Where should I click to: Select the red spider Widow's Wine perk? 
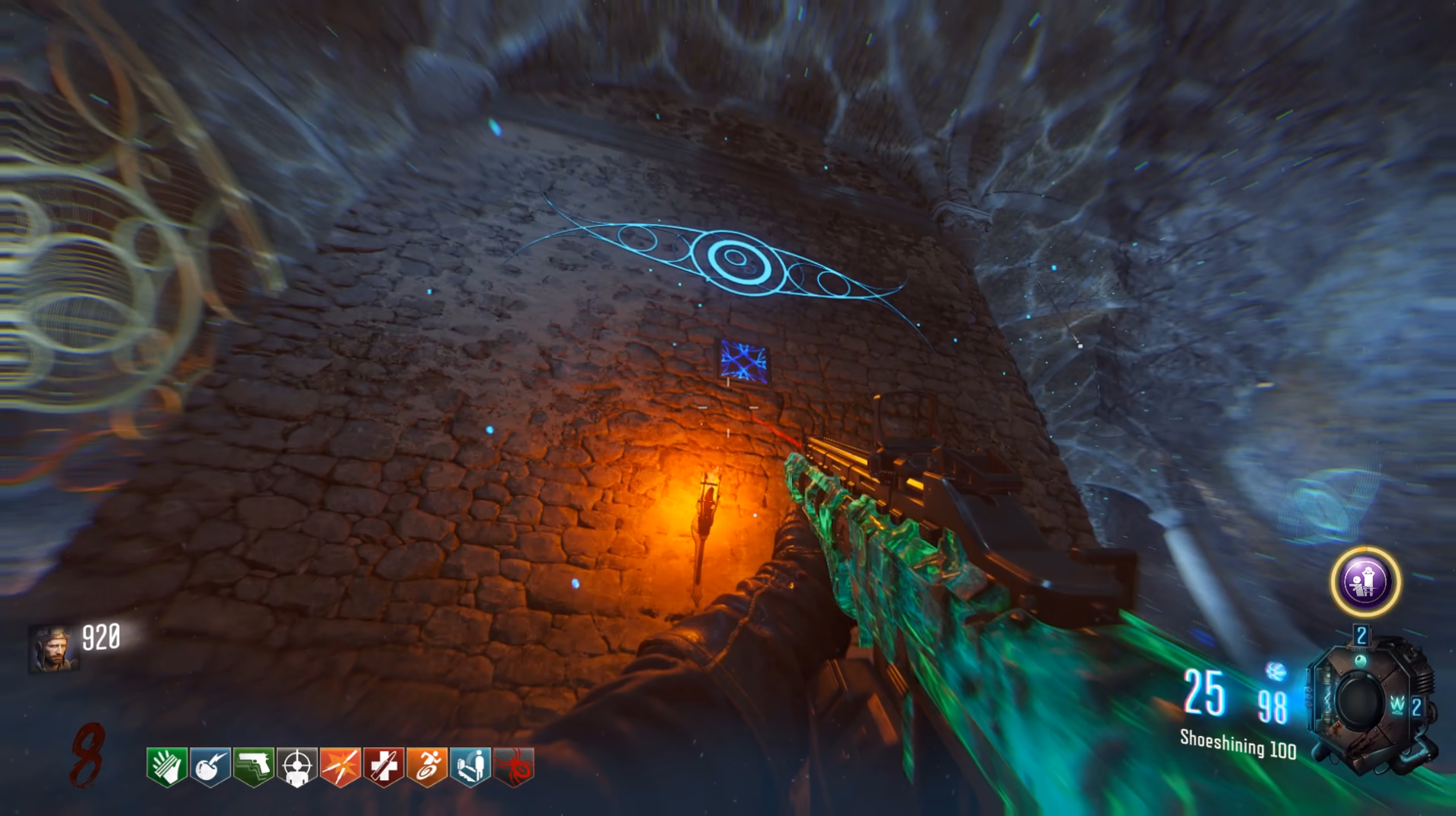pyautogui.click(x=514, y=766)
